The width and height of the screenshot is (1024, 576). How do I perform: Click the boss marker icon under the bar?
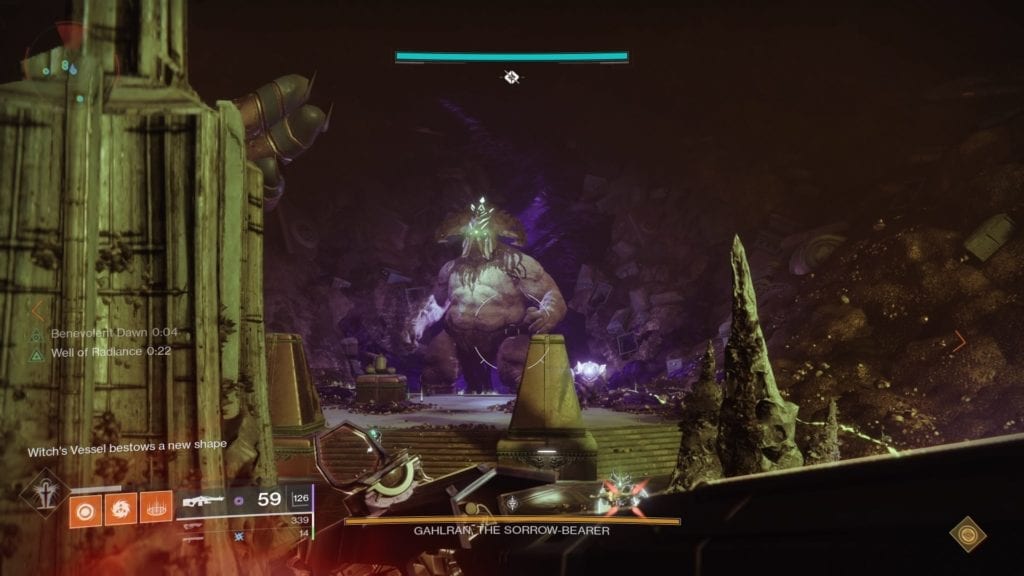pyautogui.click(x=511, y=77)
